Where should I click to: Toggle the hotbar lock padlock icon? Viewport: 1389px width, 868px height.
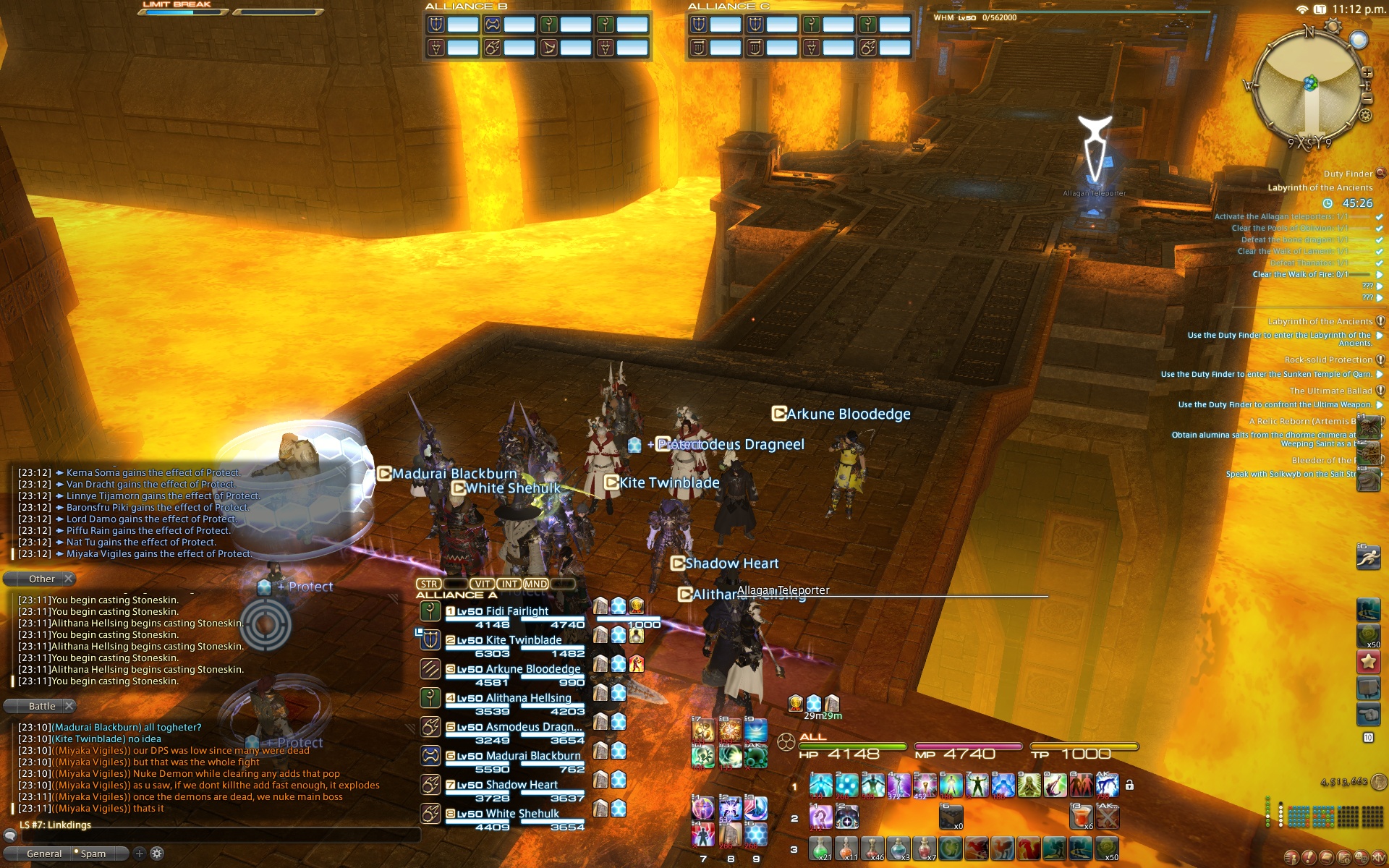[1129, 786]
